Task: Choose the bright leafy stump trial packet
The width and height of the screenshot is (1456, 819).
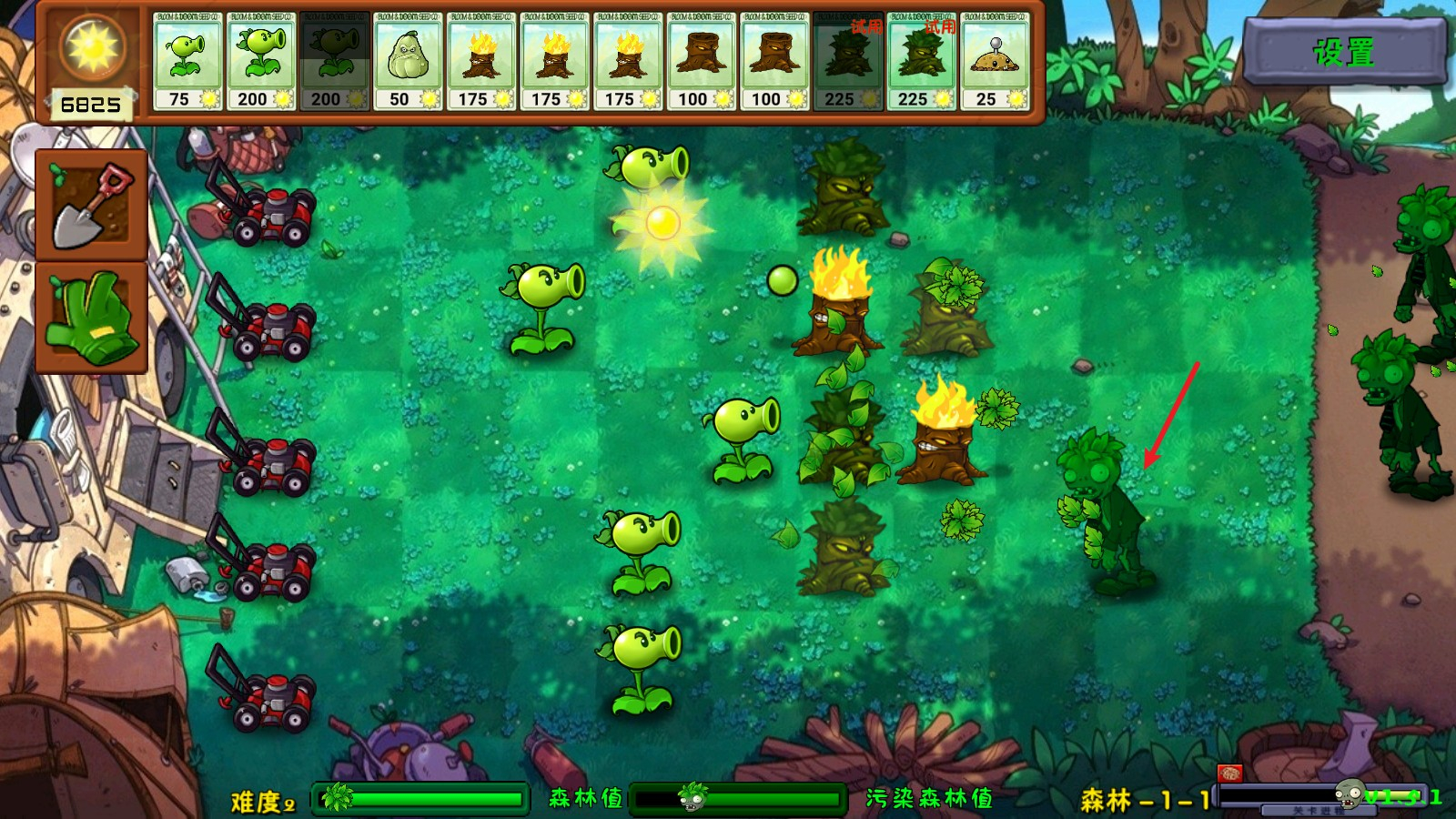Action: coord(921,61)
